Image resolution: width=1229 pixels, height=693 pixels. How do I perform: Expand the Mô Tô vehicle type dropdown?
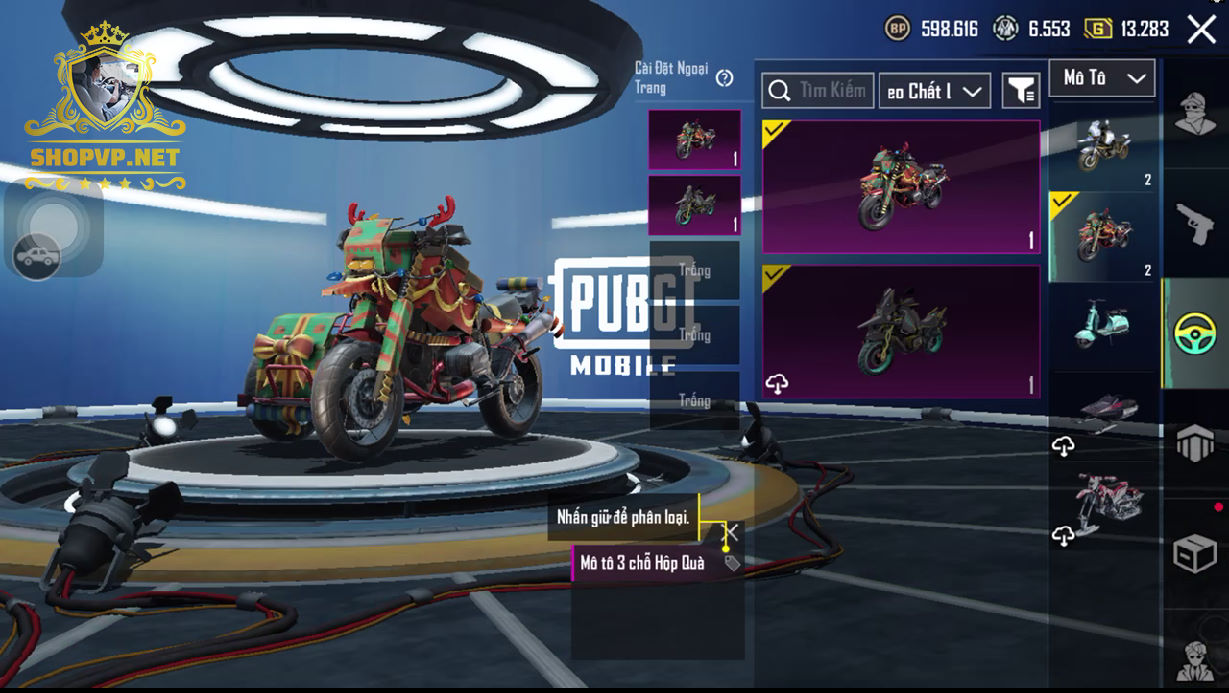click(x=1102, y=78)
